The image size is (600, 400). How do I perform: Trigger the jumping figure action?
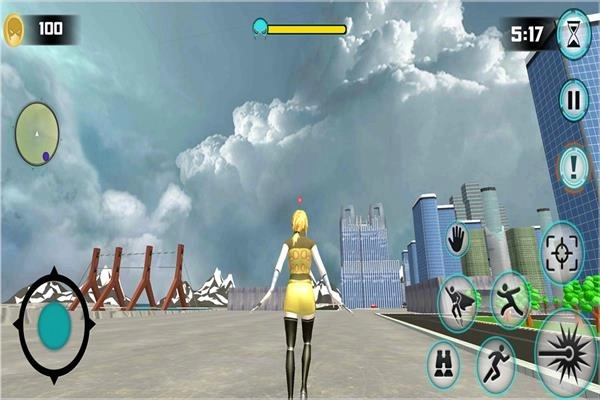[x=510, y=298]
